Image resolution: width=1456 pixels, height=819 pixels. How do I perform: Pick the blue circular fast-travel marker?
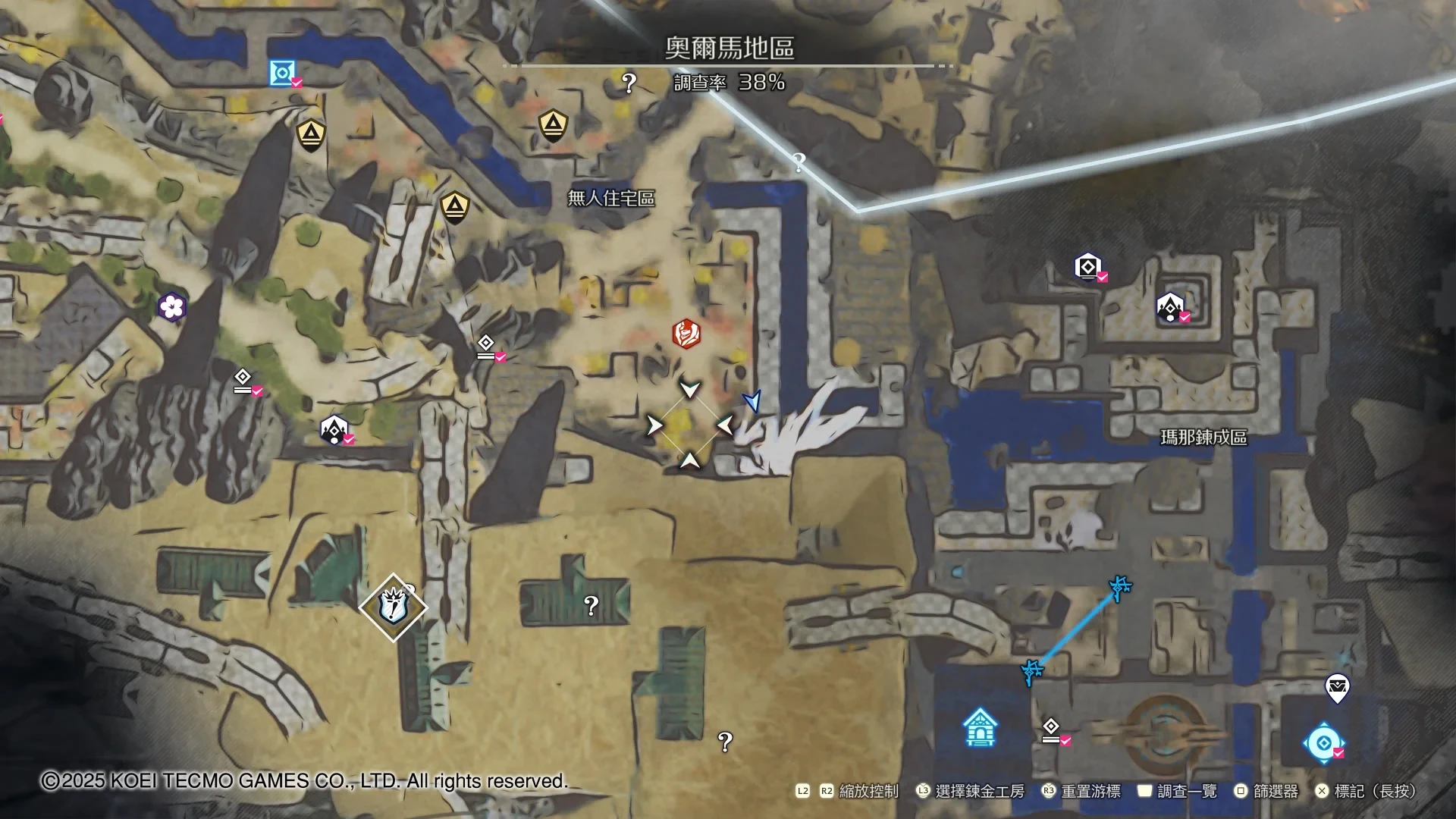coord(1323,743)
